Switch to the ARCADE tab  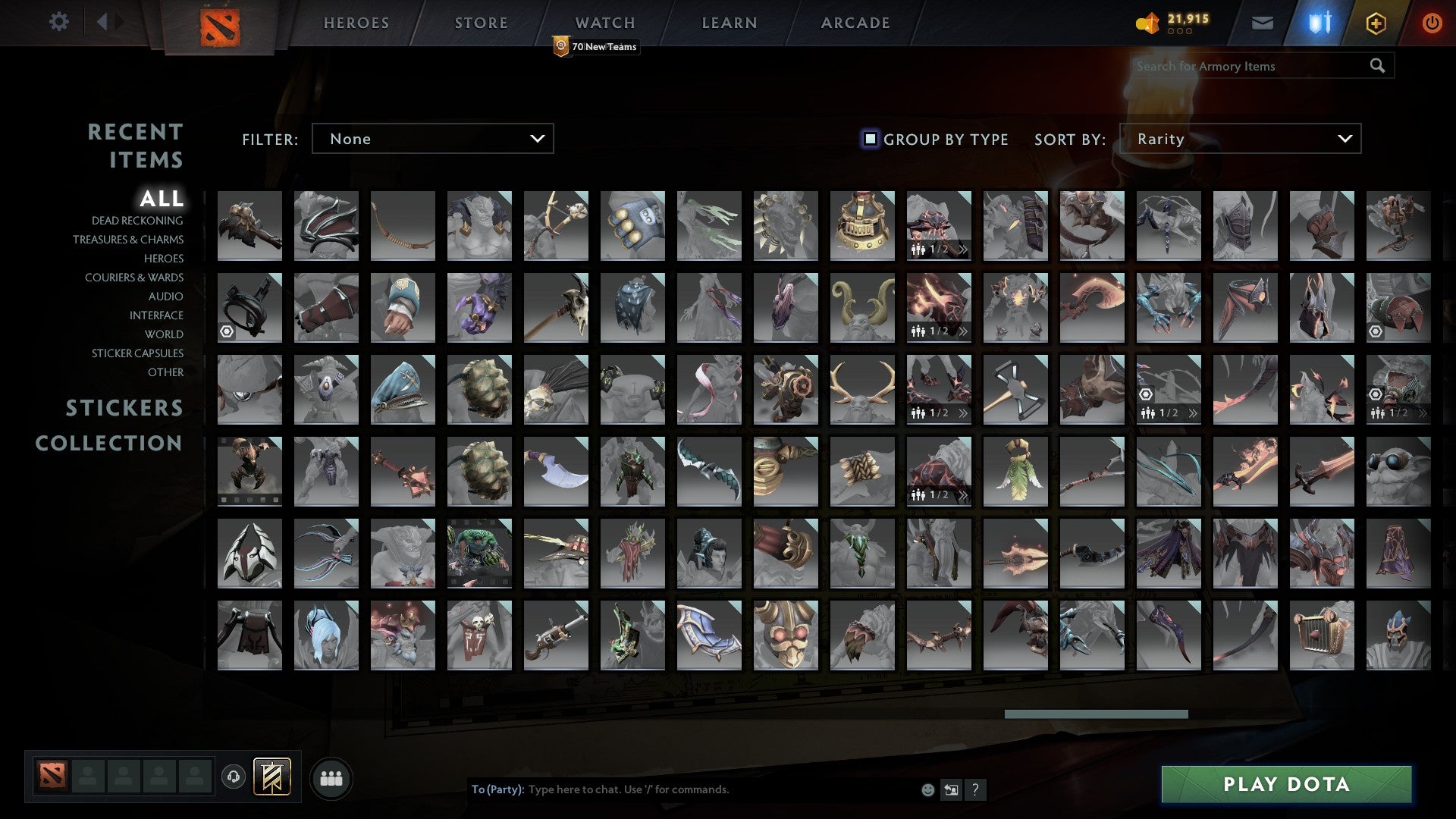(855, 22)
